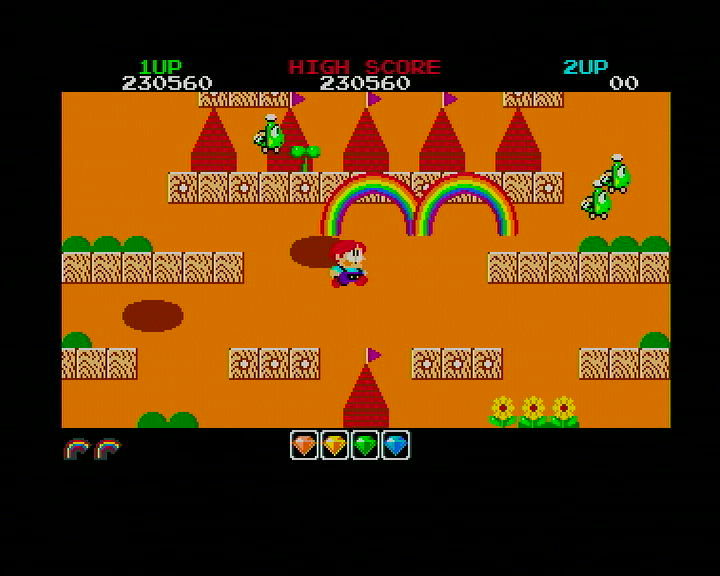The image size is (720, 576).
Task: Click the green diamond in the gem tray
Action: click(x=365, y=445)
